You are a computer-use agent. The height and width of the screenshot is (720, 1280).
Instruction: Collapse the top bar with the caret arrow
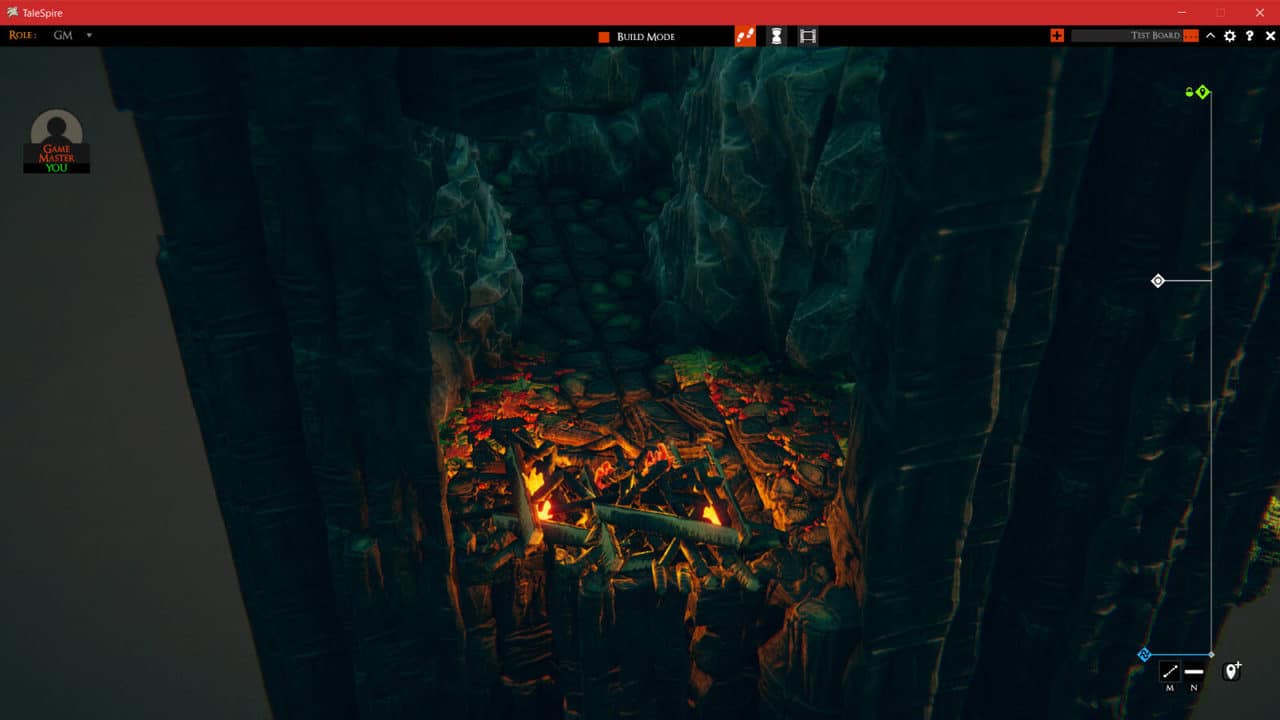tap(1210, 36)
